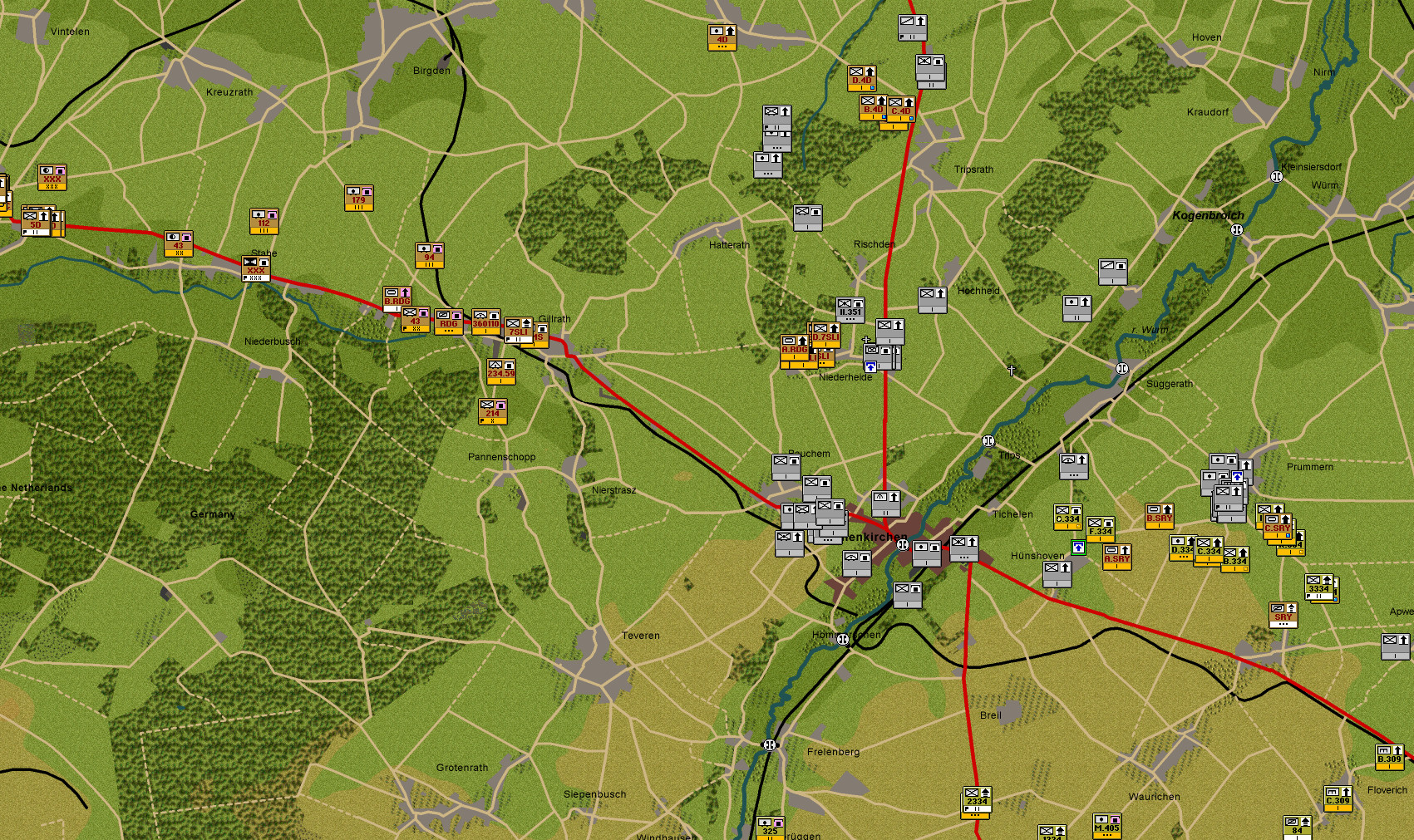Click the B.SRY armored counter west of Prummern
The height and width of the screenshot is (840, 1414).
tap(1159, 518)
